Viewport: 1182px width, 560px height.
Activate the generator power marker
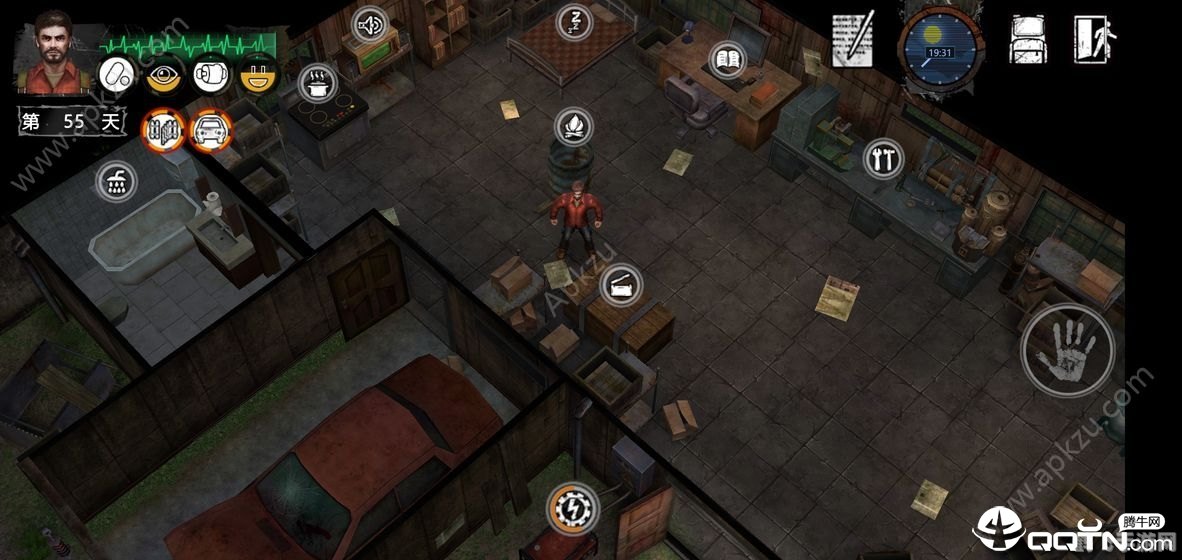pyautogui.click(x=574, y=507)
